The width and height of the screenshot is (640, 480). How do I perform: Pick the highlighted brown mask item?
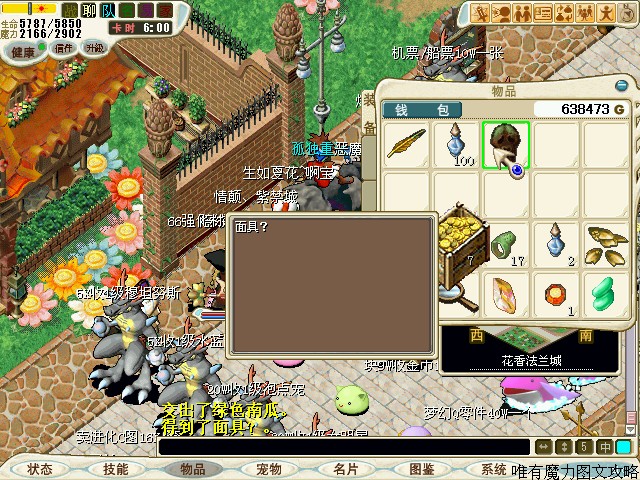(x=506, y=146)
